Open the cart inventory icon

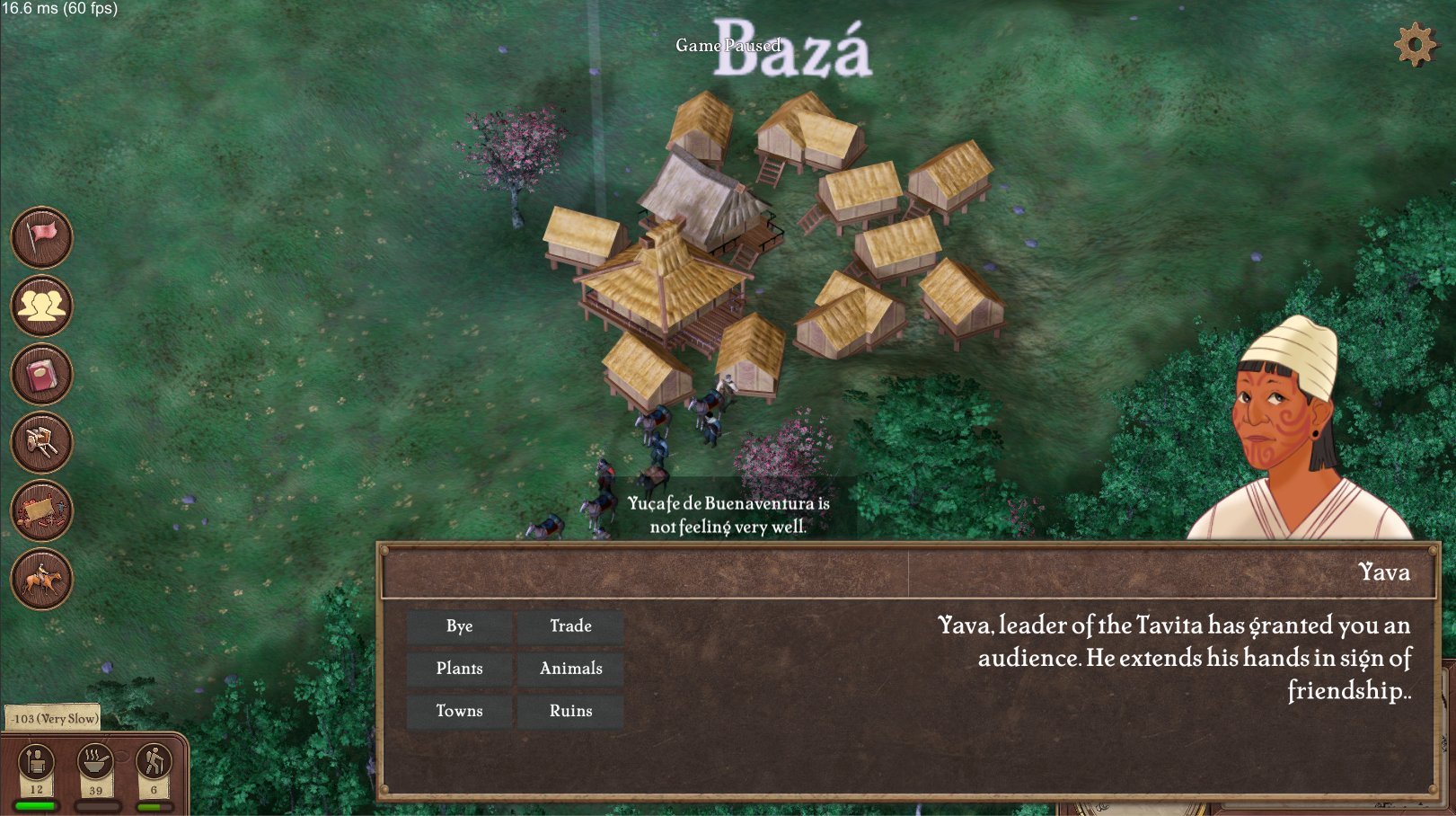click(x=41, y=442)
